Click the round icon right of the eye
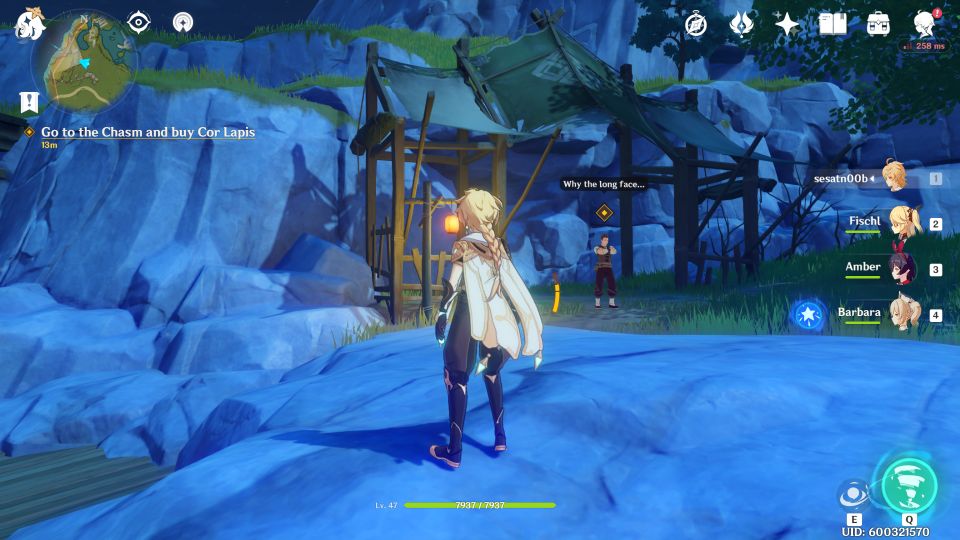This screenshot has height=540, width=960. coord(183,22)
